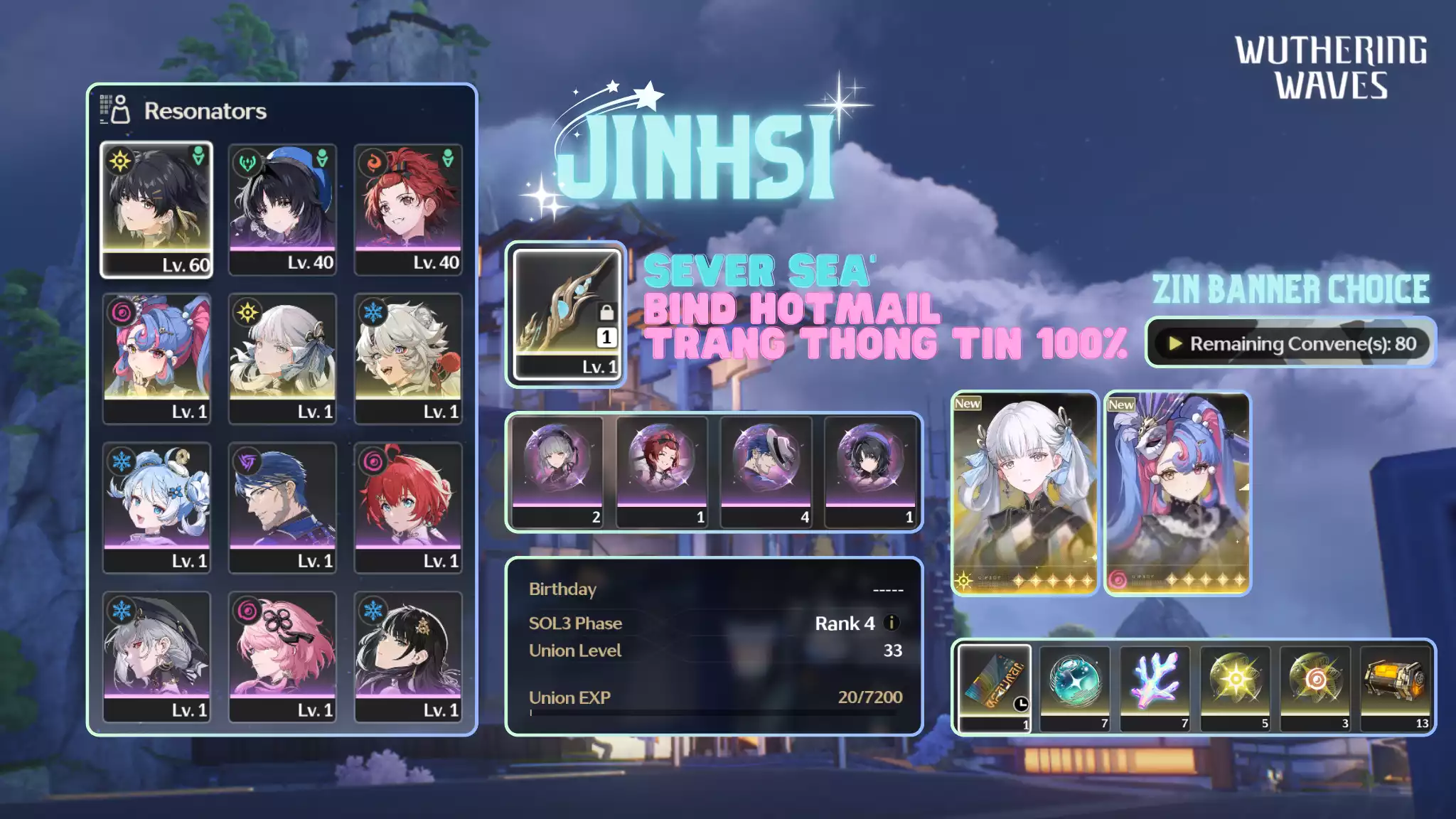Open the Lv. 1 locked weapon slot
Screen dimensions: 1456x819
click(x=567, y=314)
